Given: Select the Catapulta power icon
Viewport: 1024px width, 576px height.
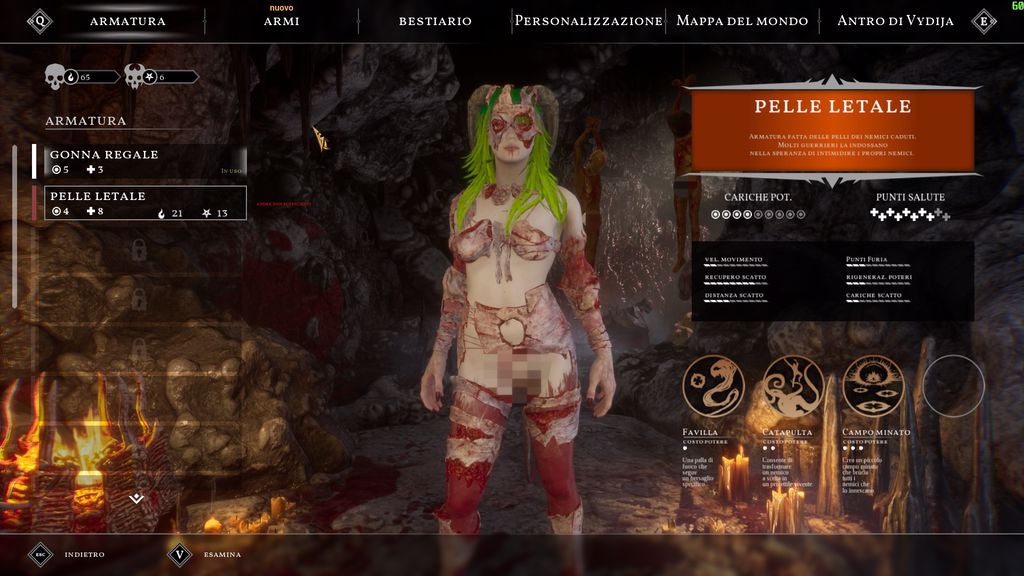Looking at the screenshot, I should (793, 386).
